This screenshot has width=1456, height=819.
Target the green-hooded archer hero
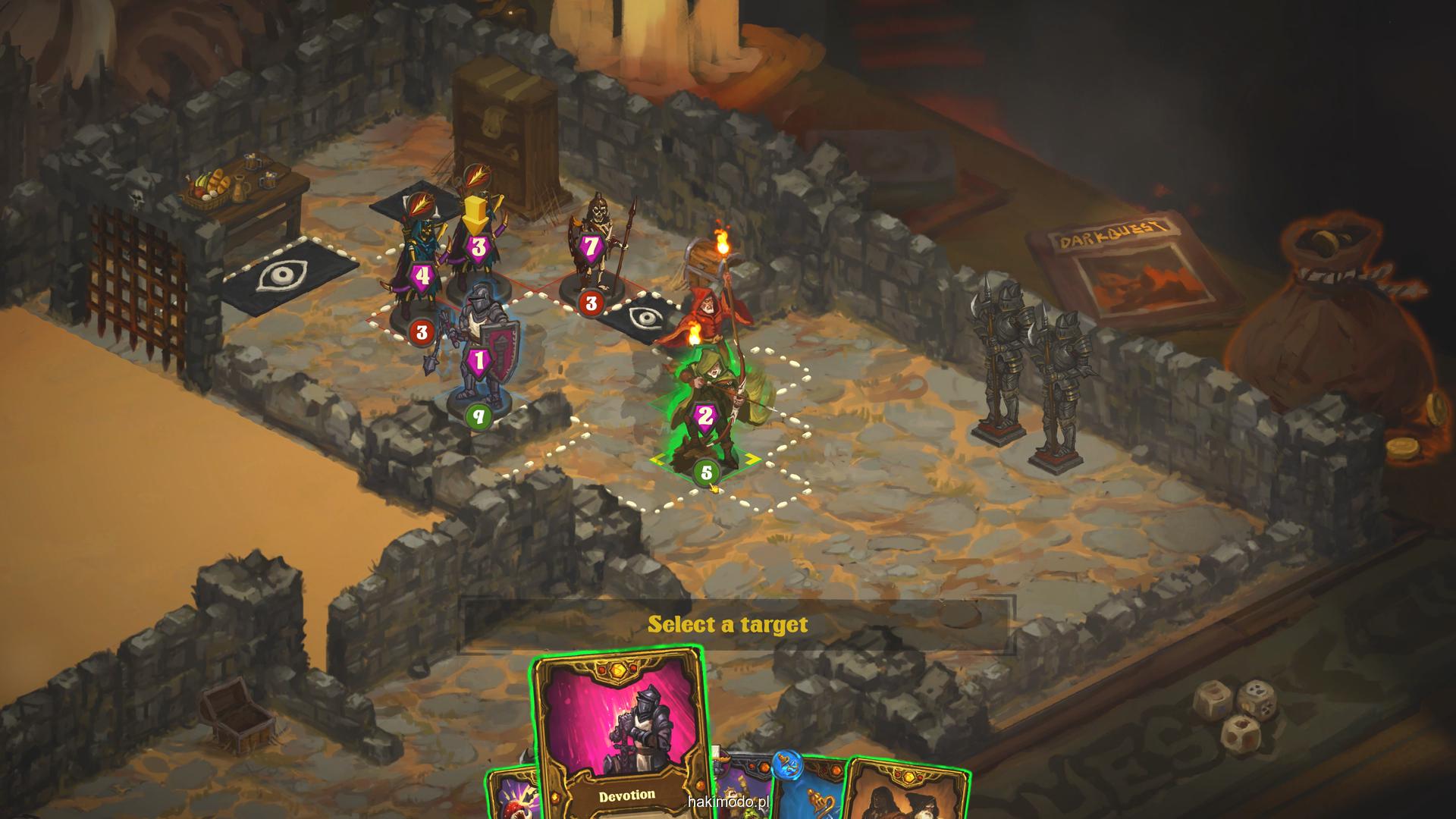707,409
